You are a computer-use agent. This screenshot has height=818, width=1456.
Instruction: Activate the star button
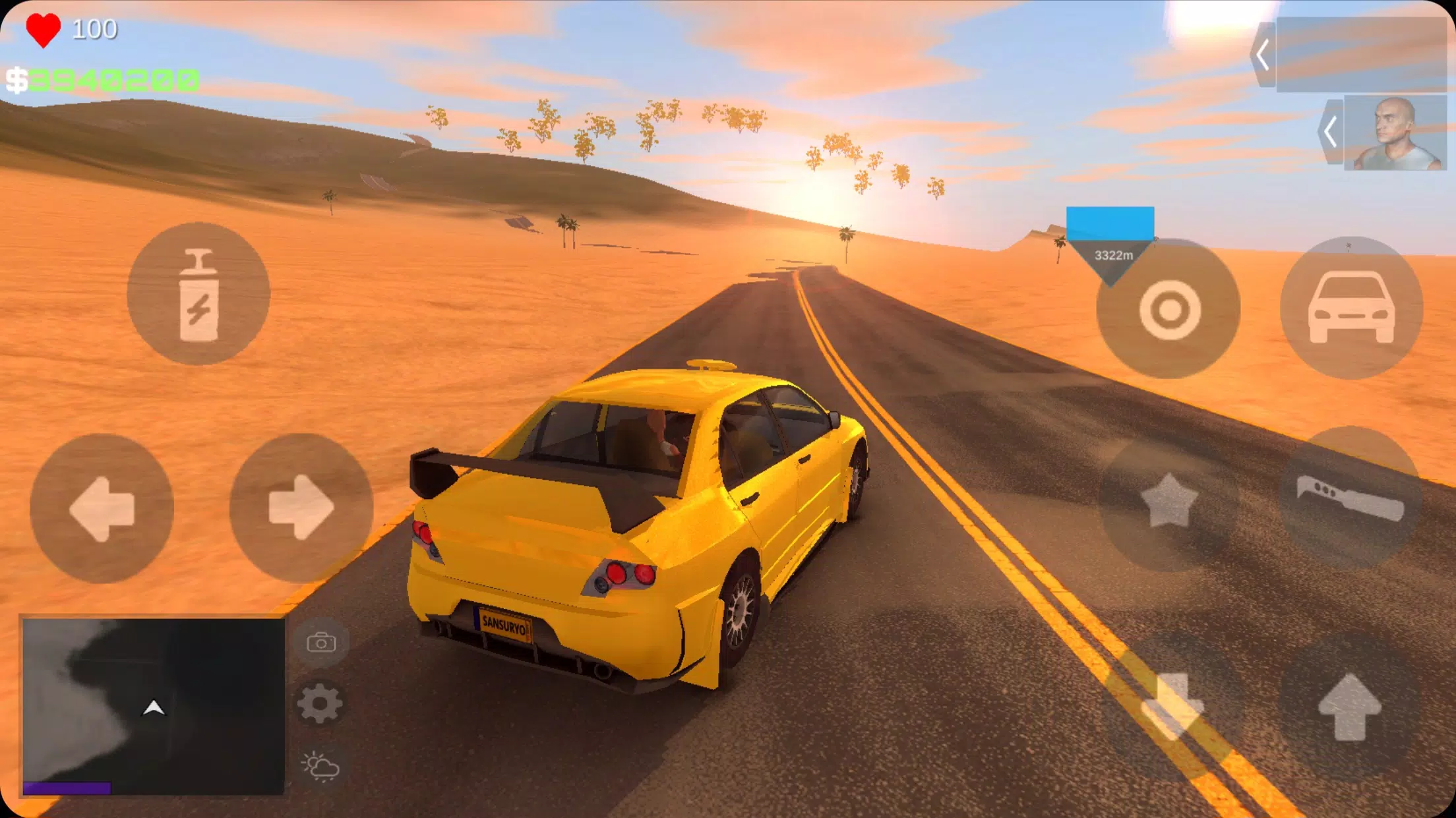[x=1169, y=501]
